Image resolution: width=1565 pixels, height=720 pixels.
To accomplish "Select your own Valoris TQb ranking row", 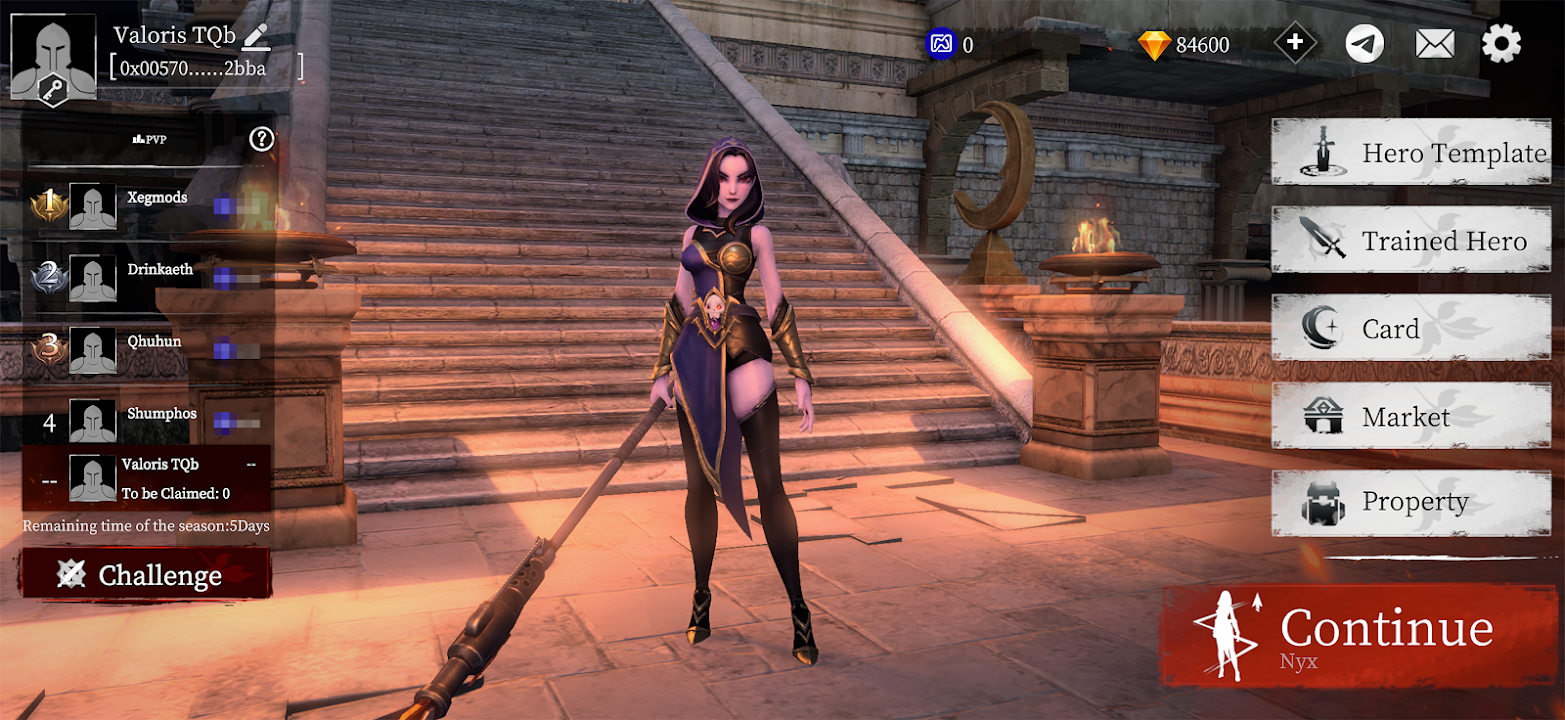I will click(146, 478).
